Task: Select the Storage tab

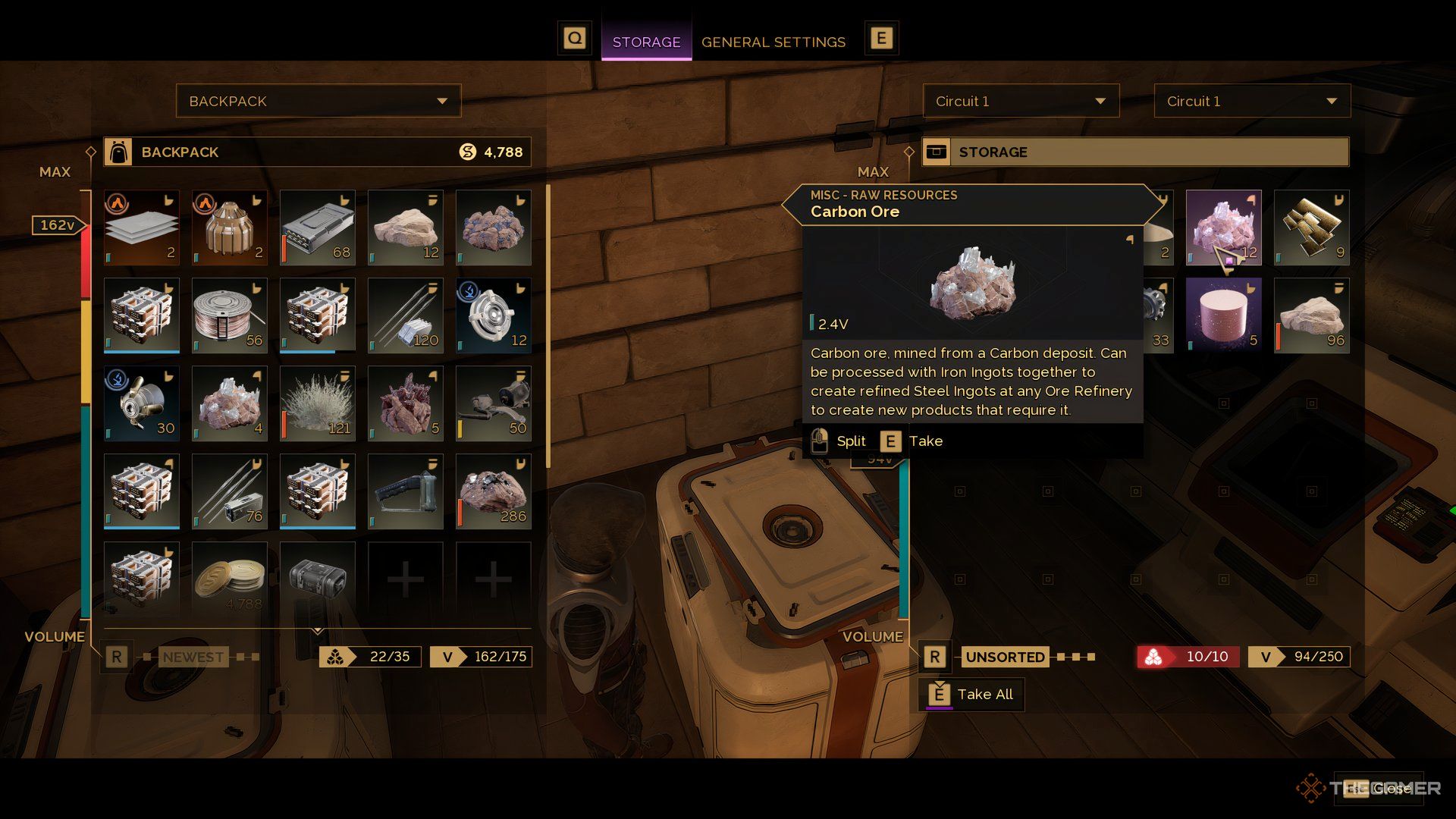Action: [x=646, y=42]
